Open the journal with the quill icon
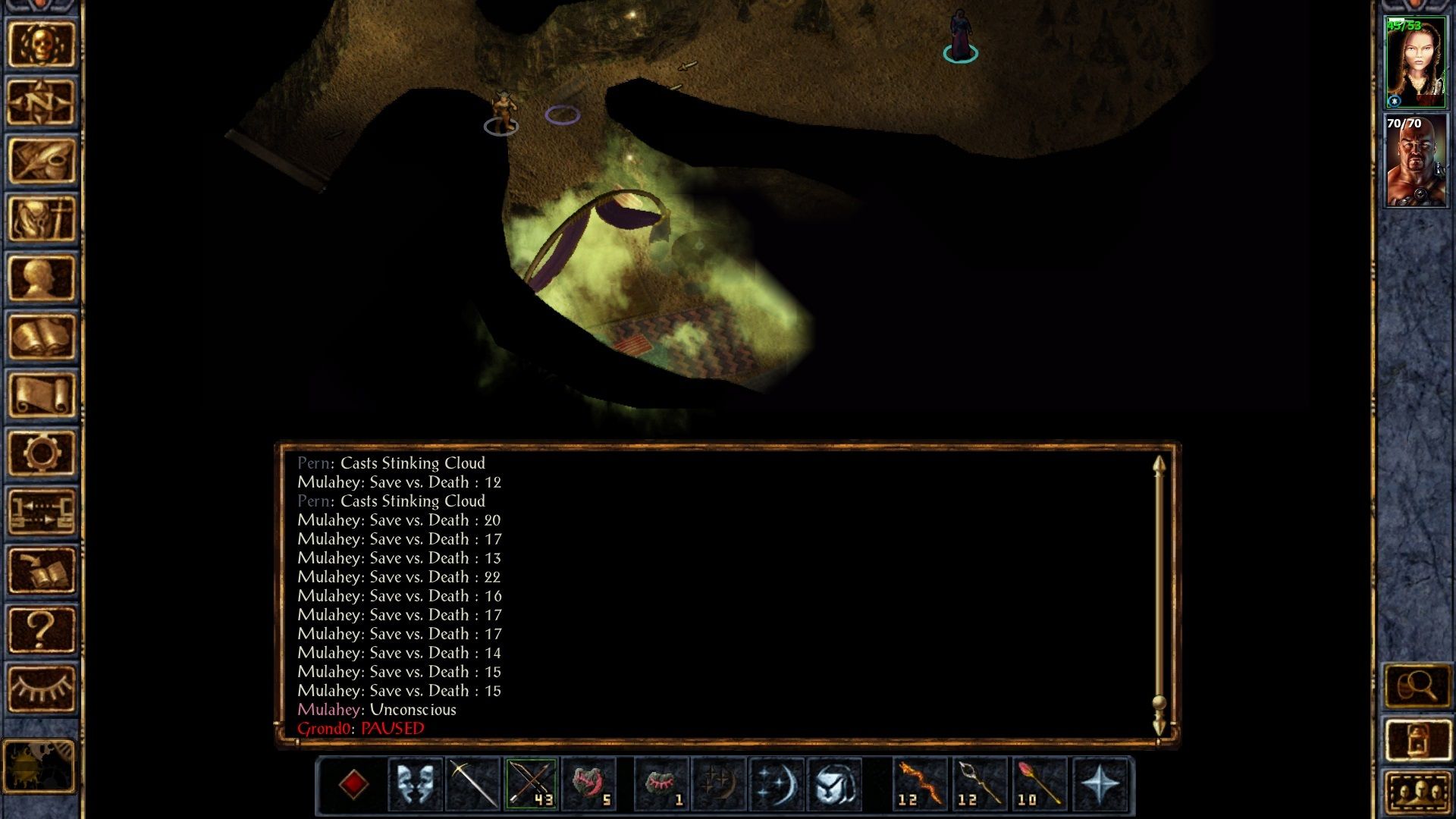1456x819 pixels. click(42, 161)
